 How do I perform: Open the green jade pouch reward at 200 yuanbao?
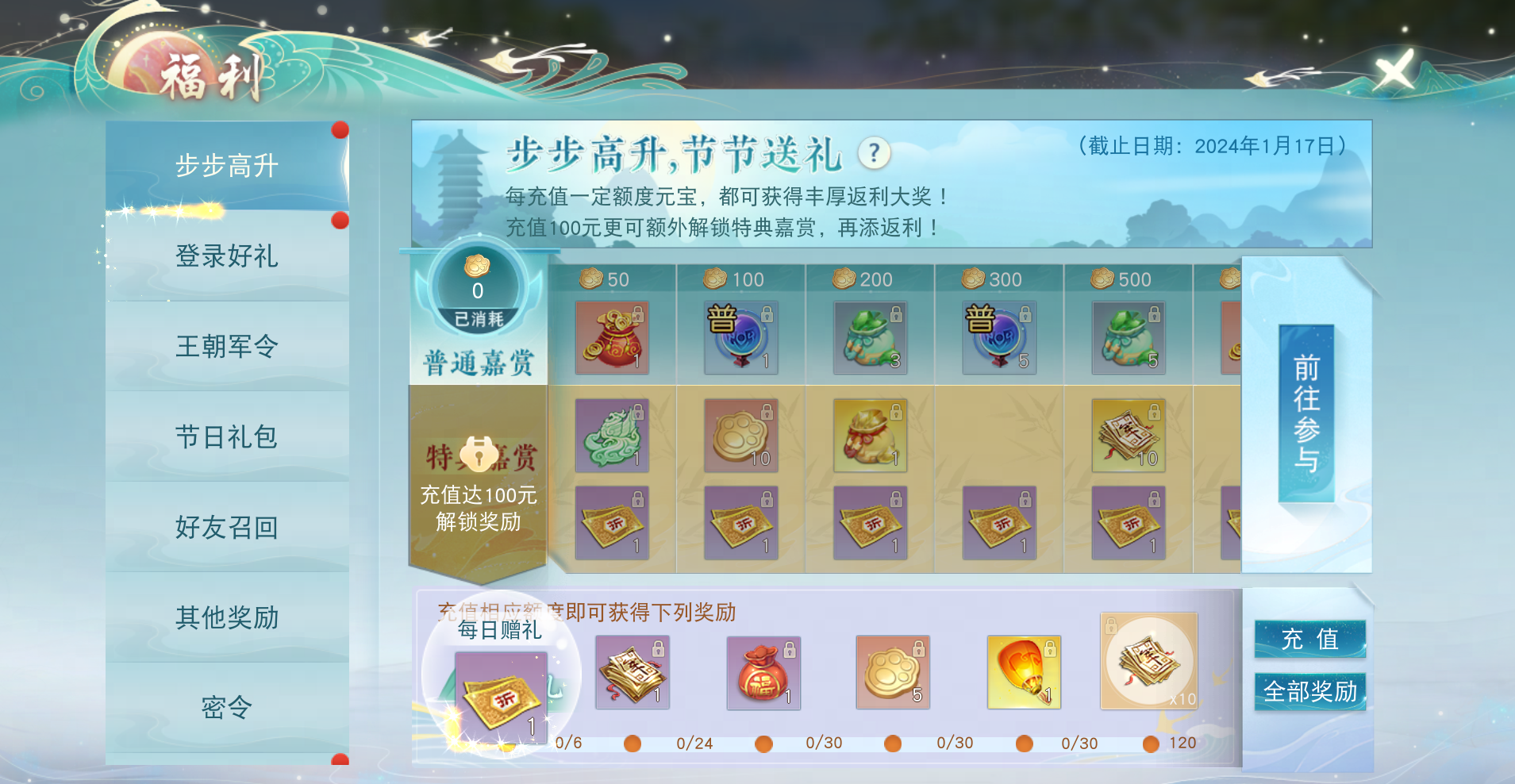point(871,337)
